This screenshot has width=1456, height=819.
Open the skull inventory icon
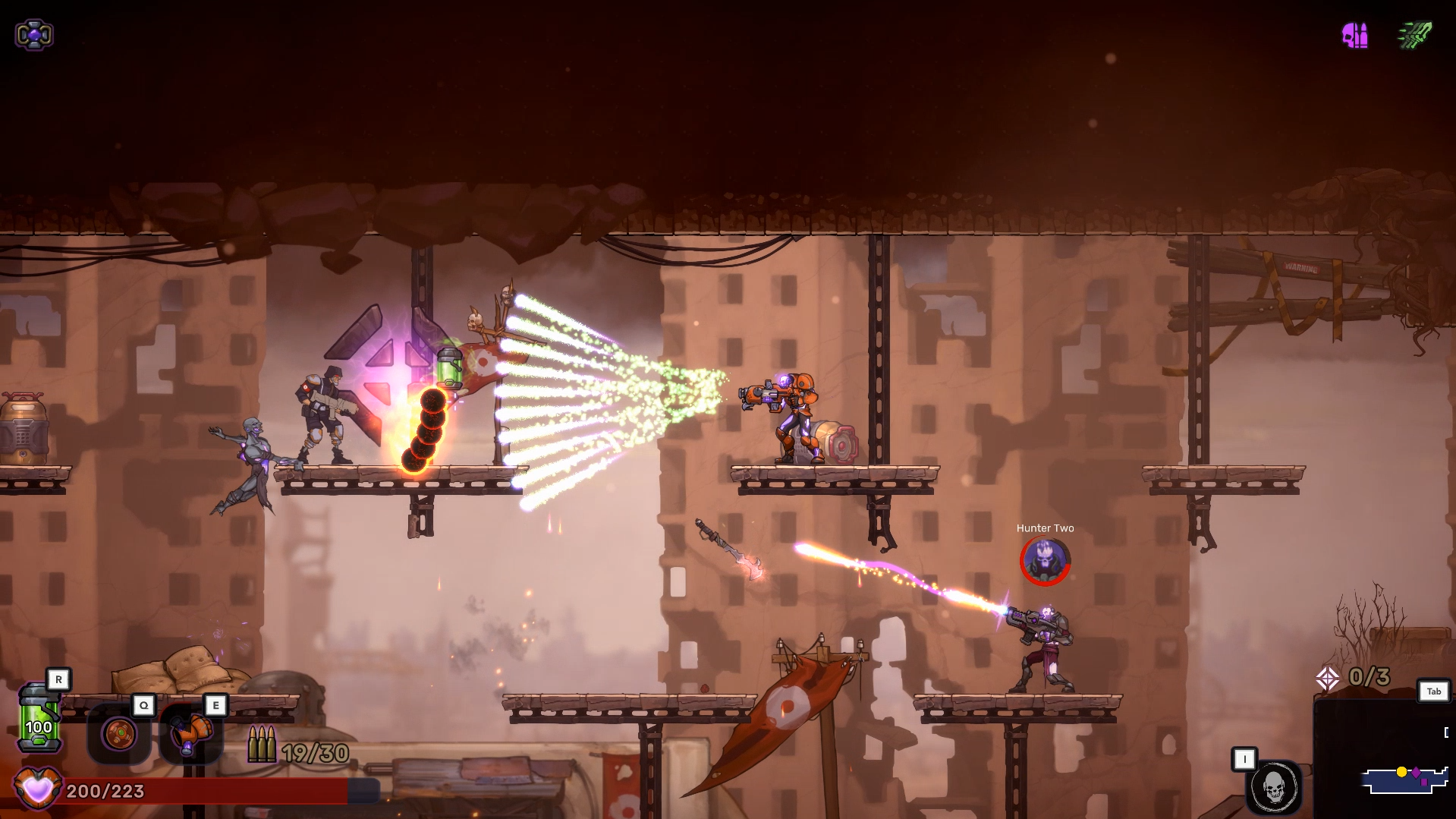(1274, 787)
